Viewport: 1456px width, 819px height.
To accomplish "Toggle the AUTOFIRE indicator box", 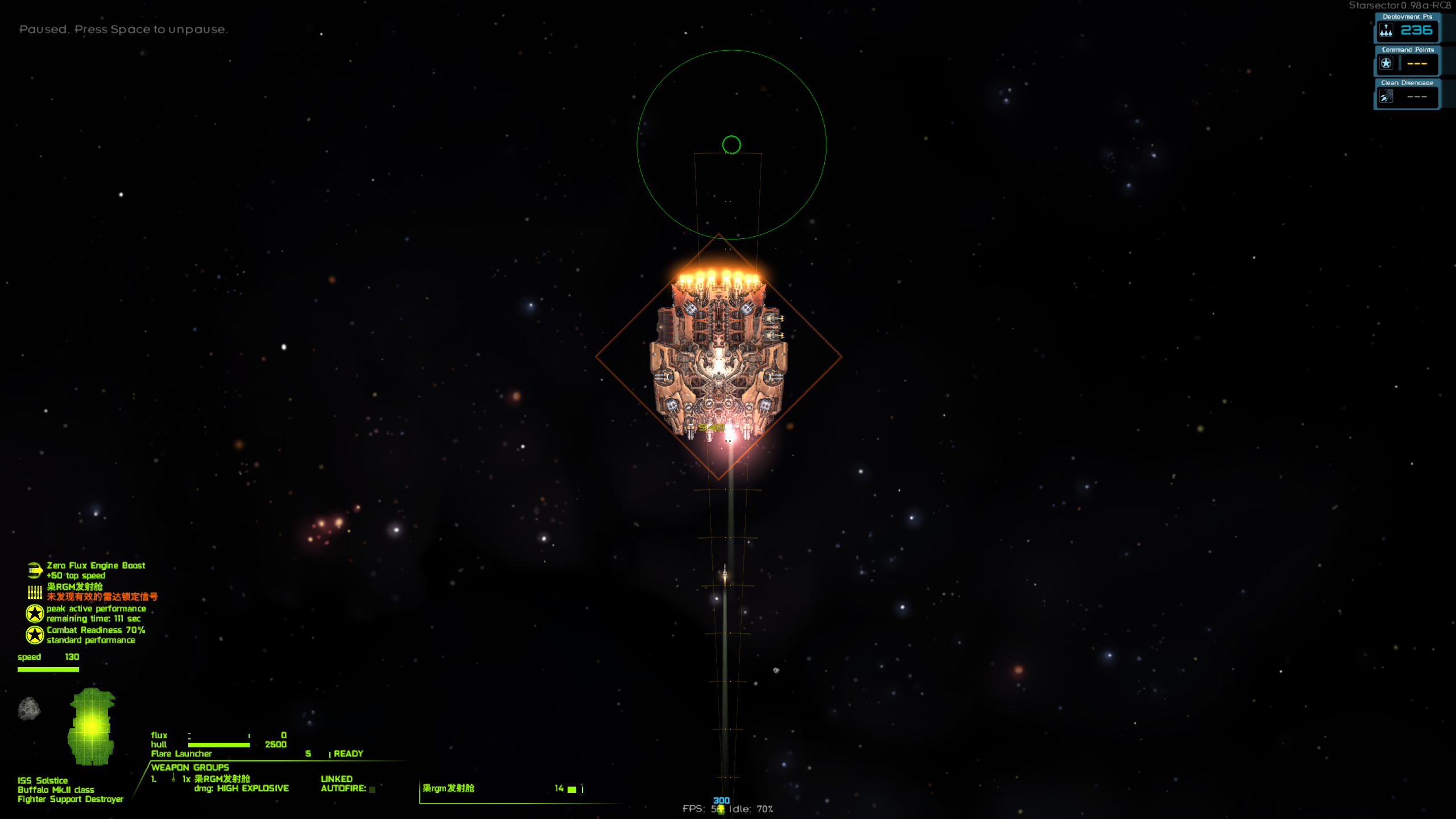I will (373, 789).
